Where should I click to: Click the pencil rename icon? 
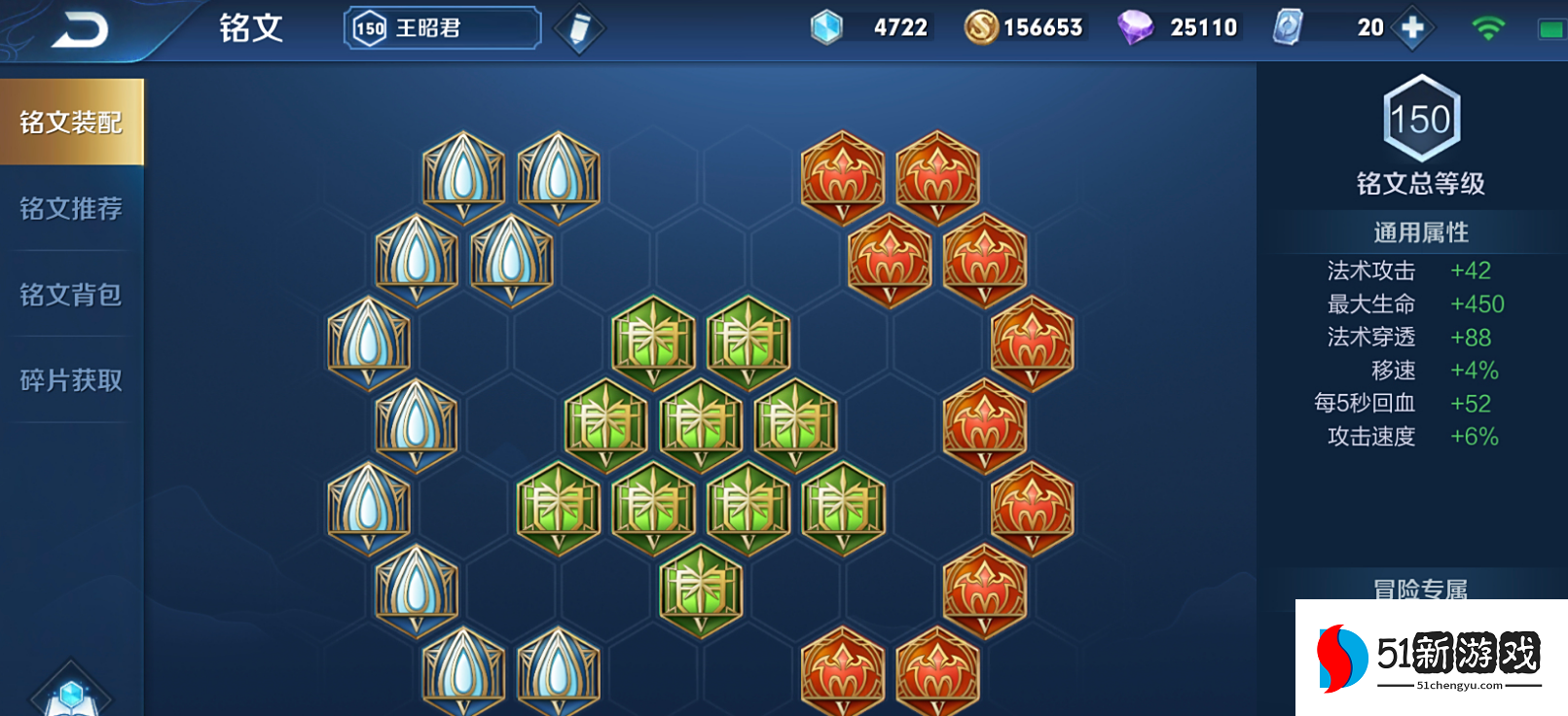pyautogui.click(x=579, y=29)
